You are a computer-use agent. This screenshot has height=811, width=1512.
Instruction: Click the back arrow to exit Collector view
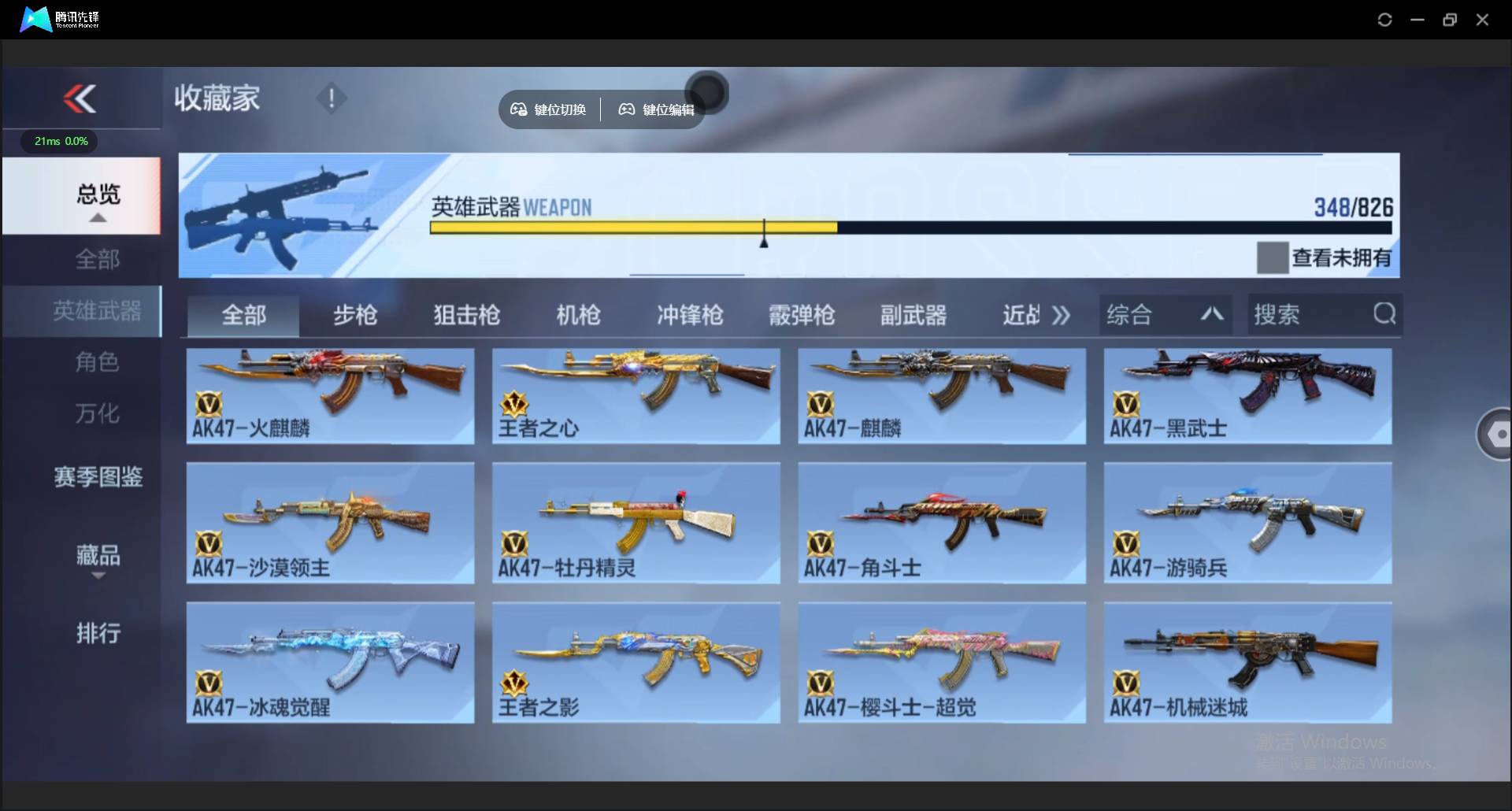(x=81, y=98)
